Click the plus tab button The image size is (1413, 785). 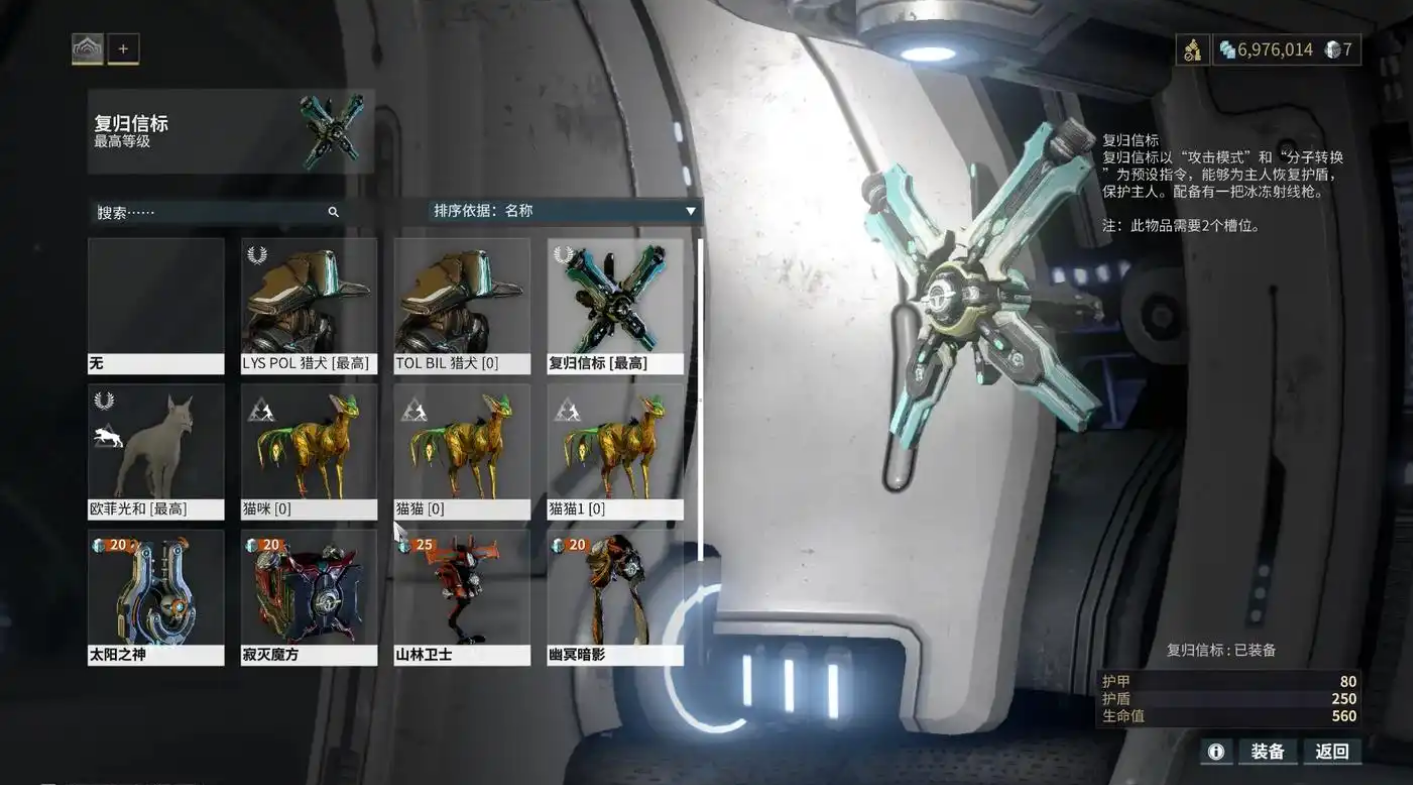click(124, 49)
